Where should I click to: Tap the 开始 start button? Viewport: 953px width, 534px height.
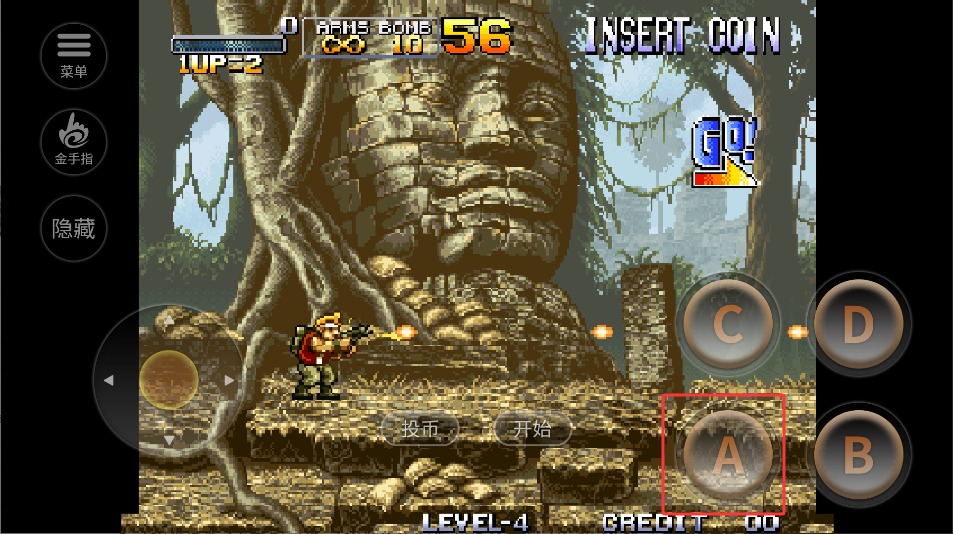pyautogui.click(x=532, y=429)
